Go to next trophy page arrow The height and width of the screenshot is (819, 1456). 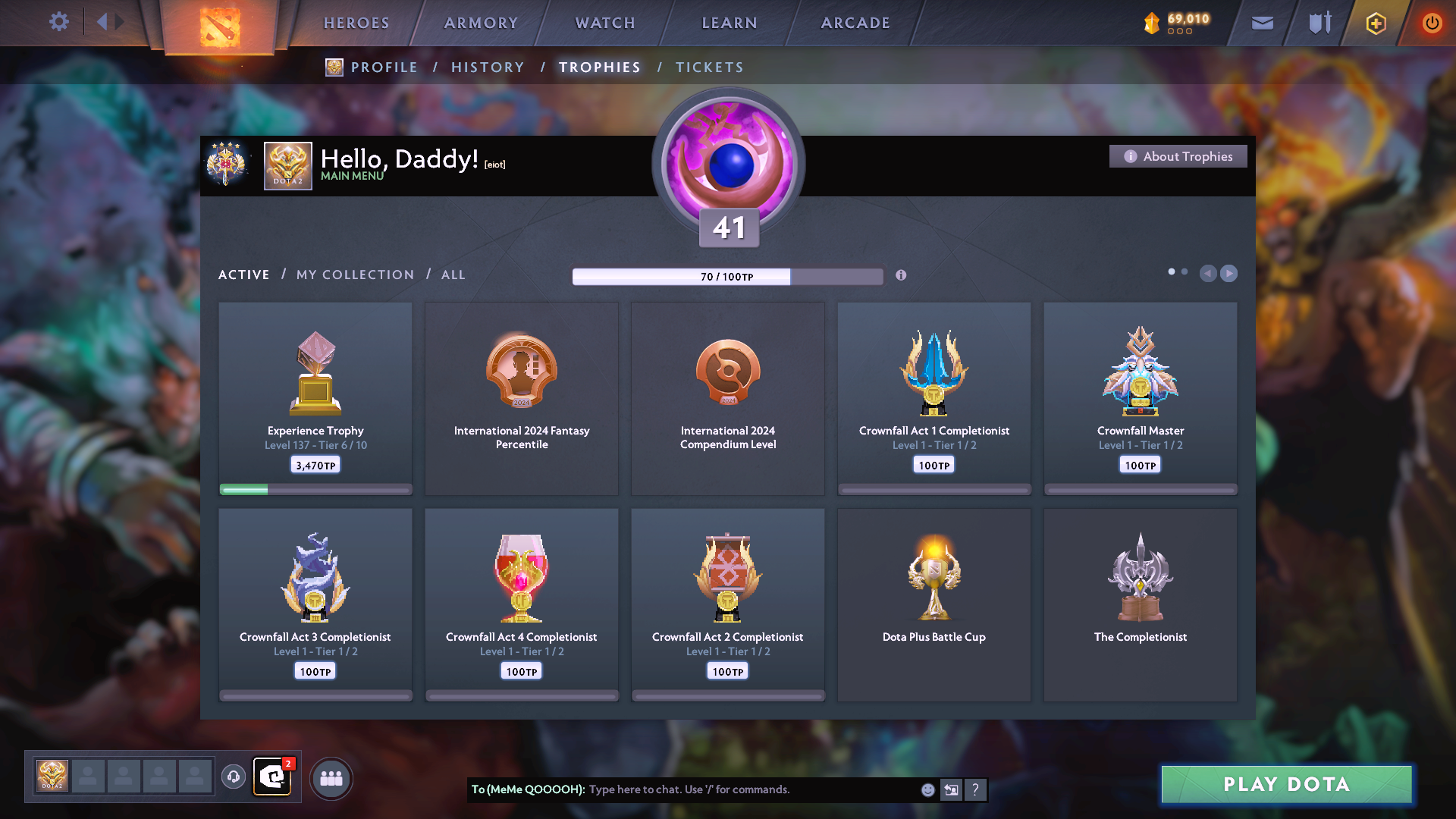tap(1229, 273)
